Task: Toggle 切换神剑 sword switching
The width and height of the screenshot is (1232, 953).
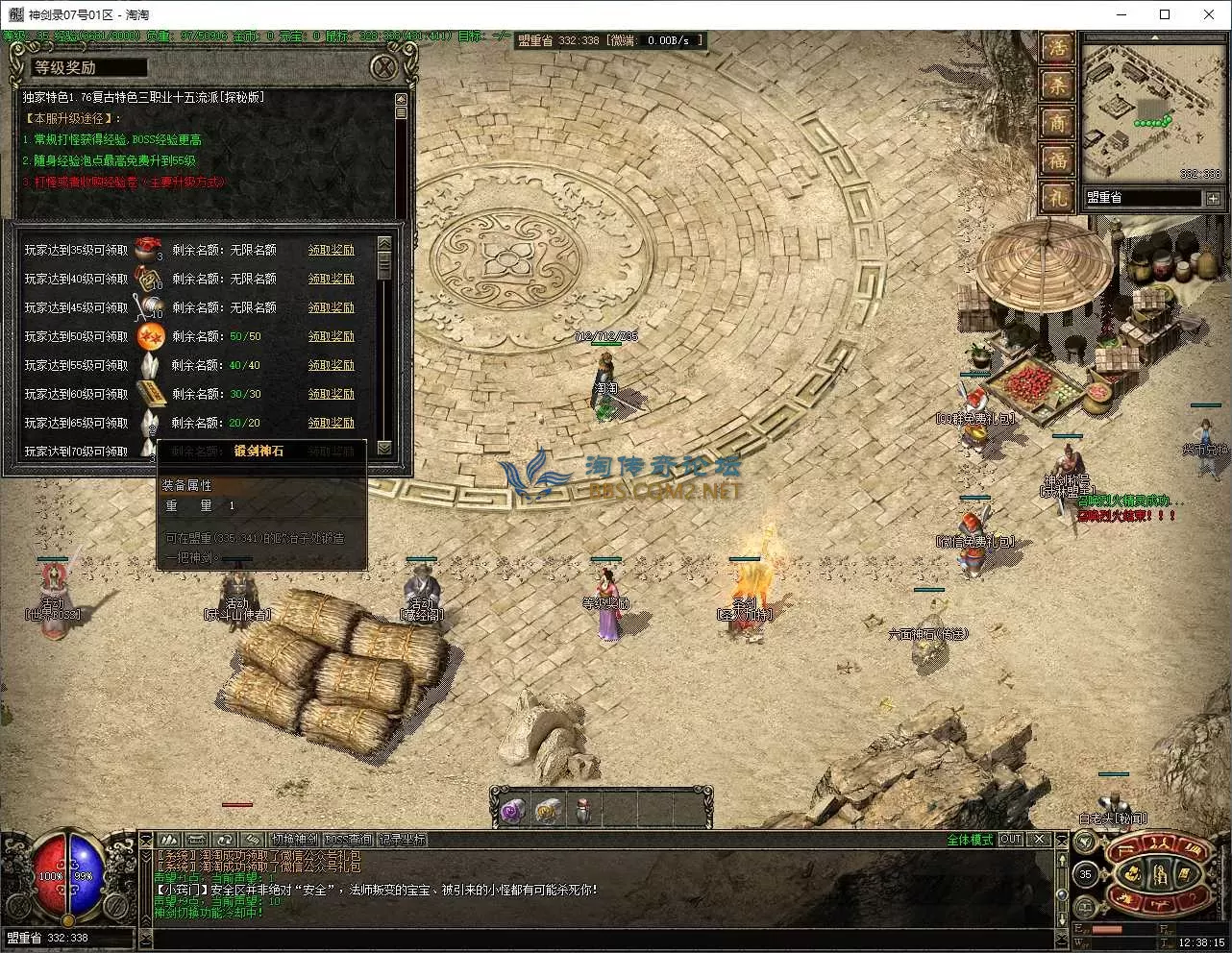Action: (x=296, y=838)
